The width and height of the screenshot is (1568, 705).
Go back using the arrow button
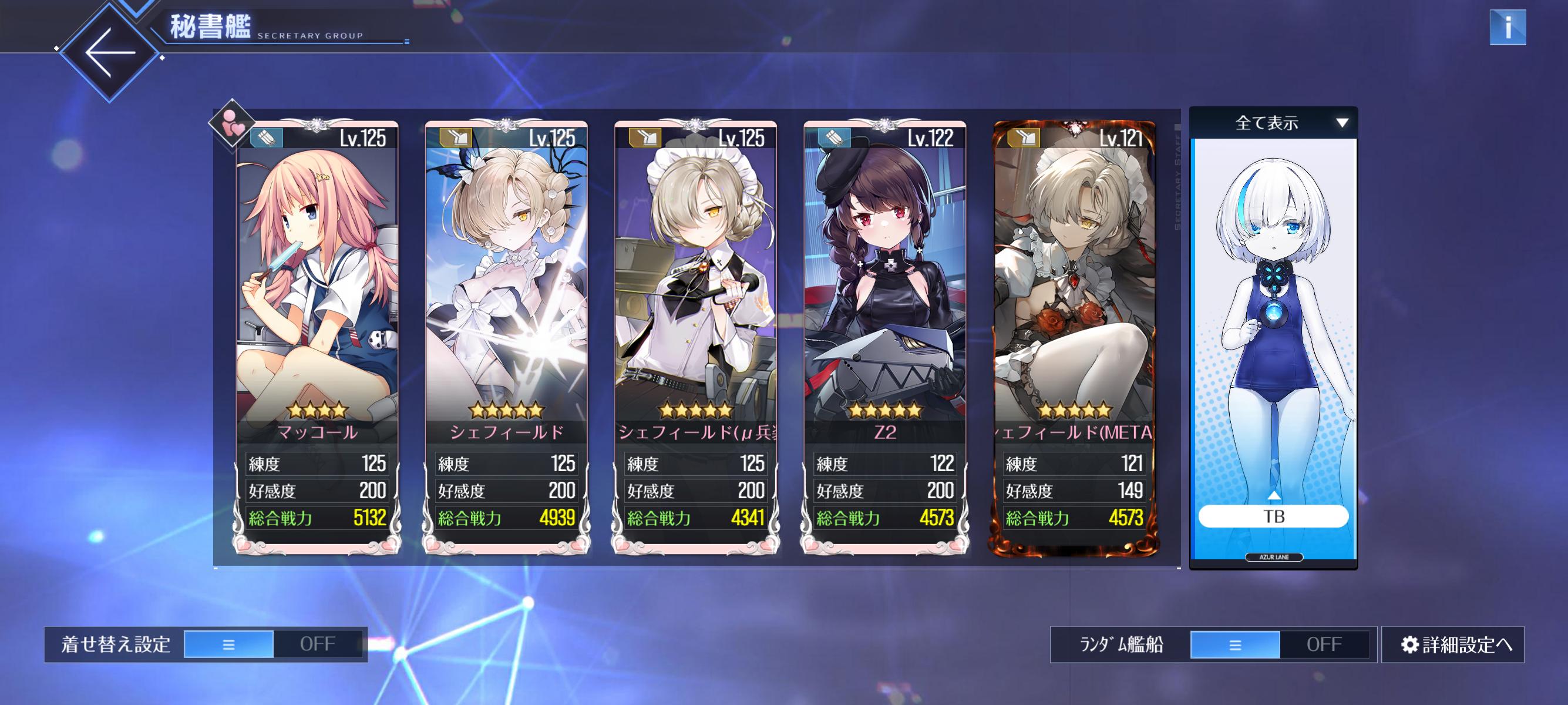110,52
